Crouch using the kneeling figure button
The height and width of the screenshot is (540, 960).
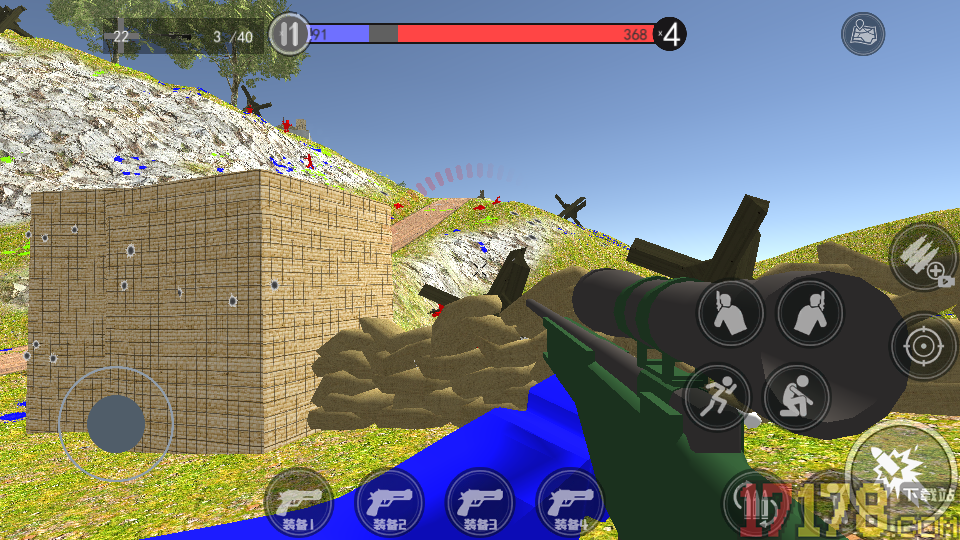pyautogui.click(x=797, y=397)
